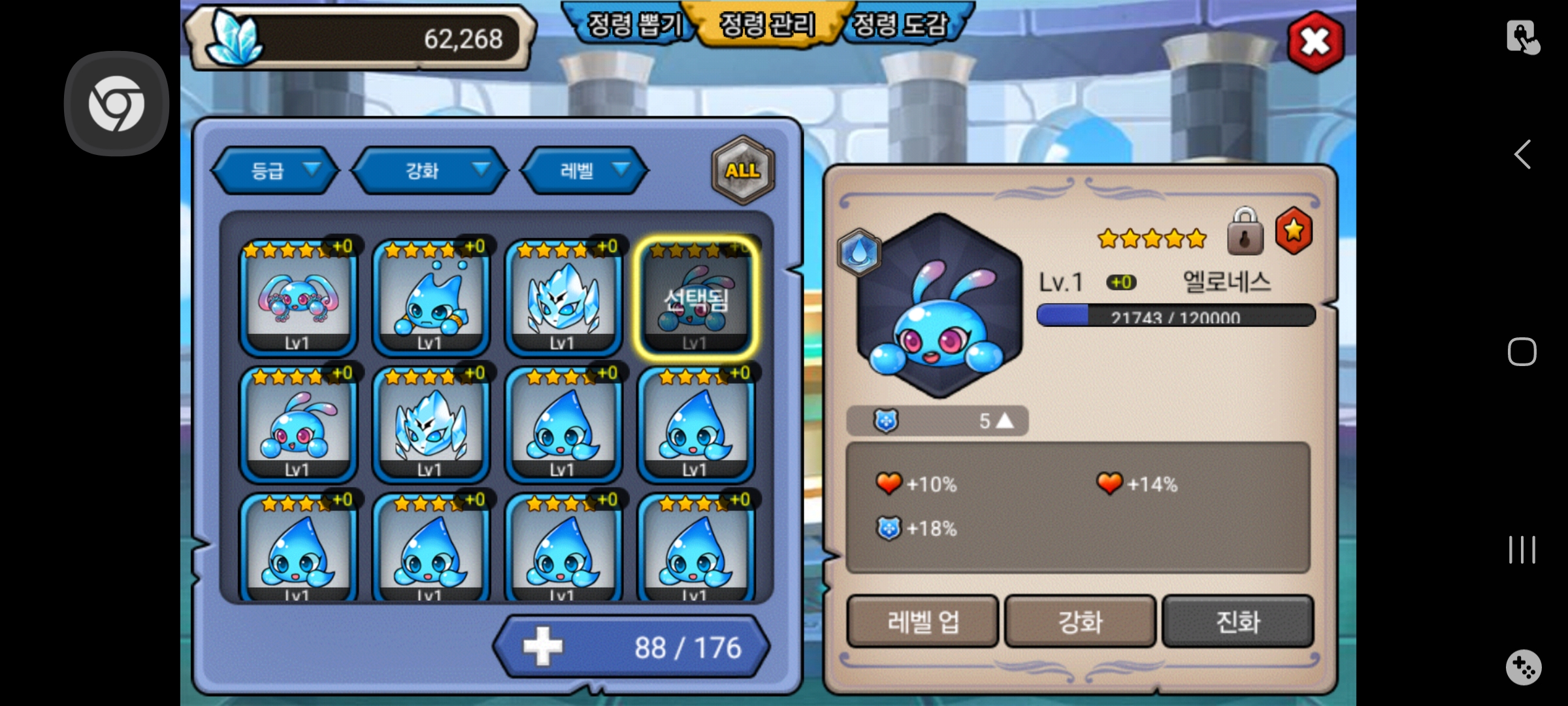The height and width of the screenshot is (706, 1568).
Task: Expand spirit storage with the plus button
Action: pos(542,647)
